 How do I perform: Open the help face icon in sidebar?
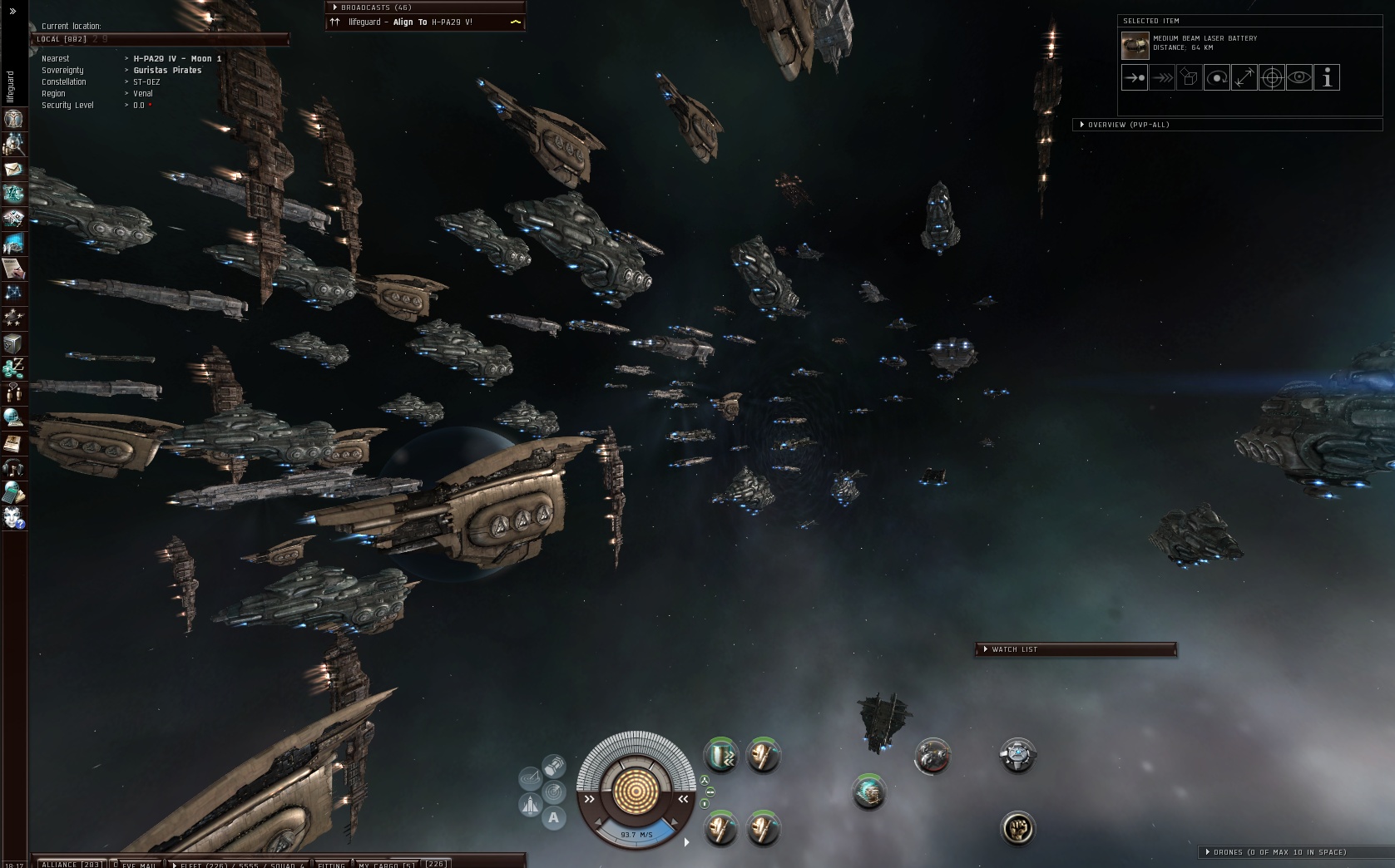tap(13, 518)
